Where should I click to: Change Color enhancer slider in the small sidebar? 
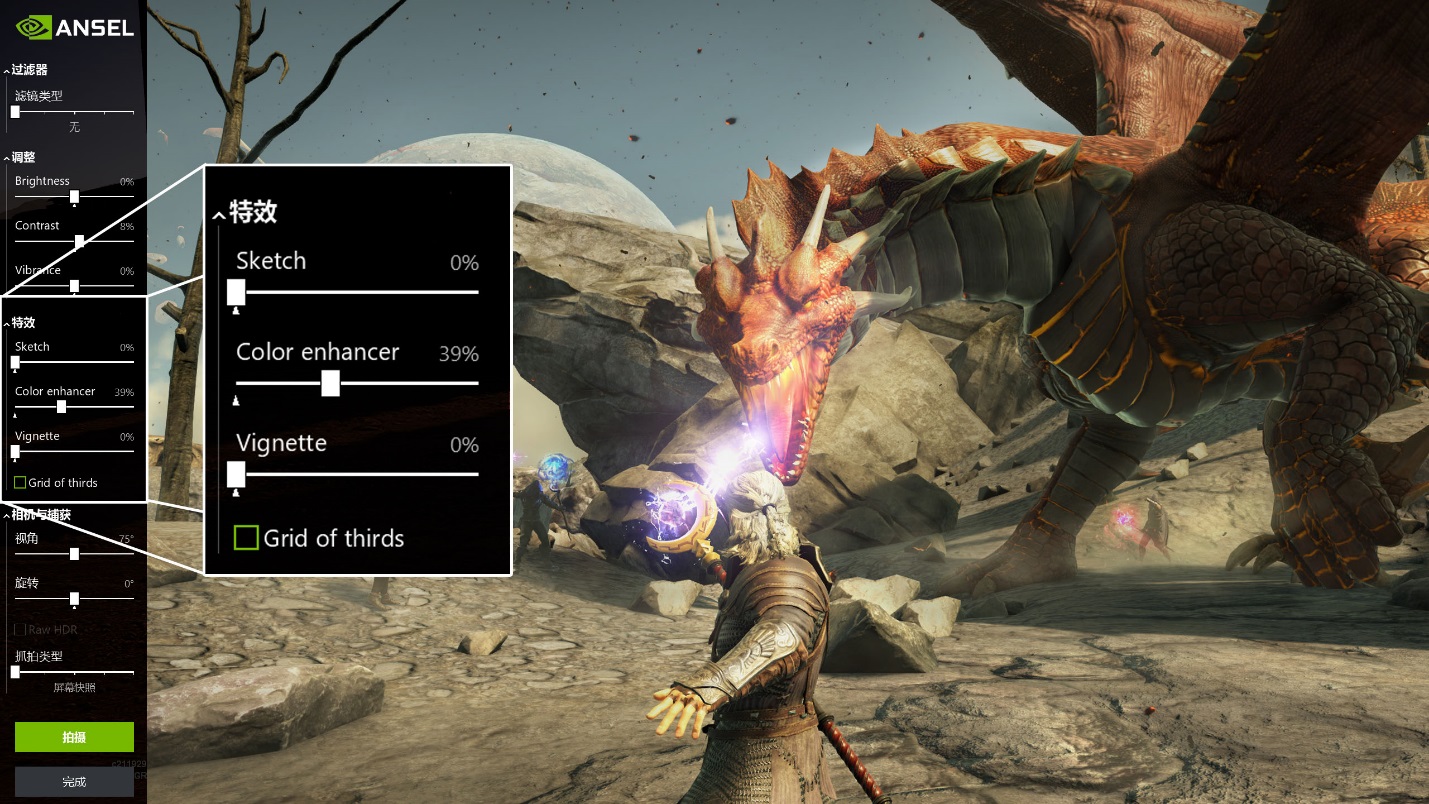click(x=62, y=406)
